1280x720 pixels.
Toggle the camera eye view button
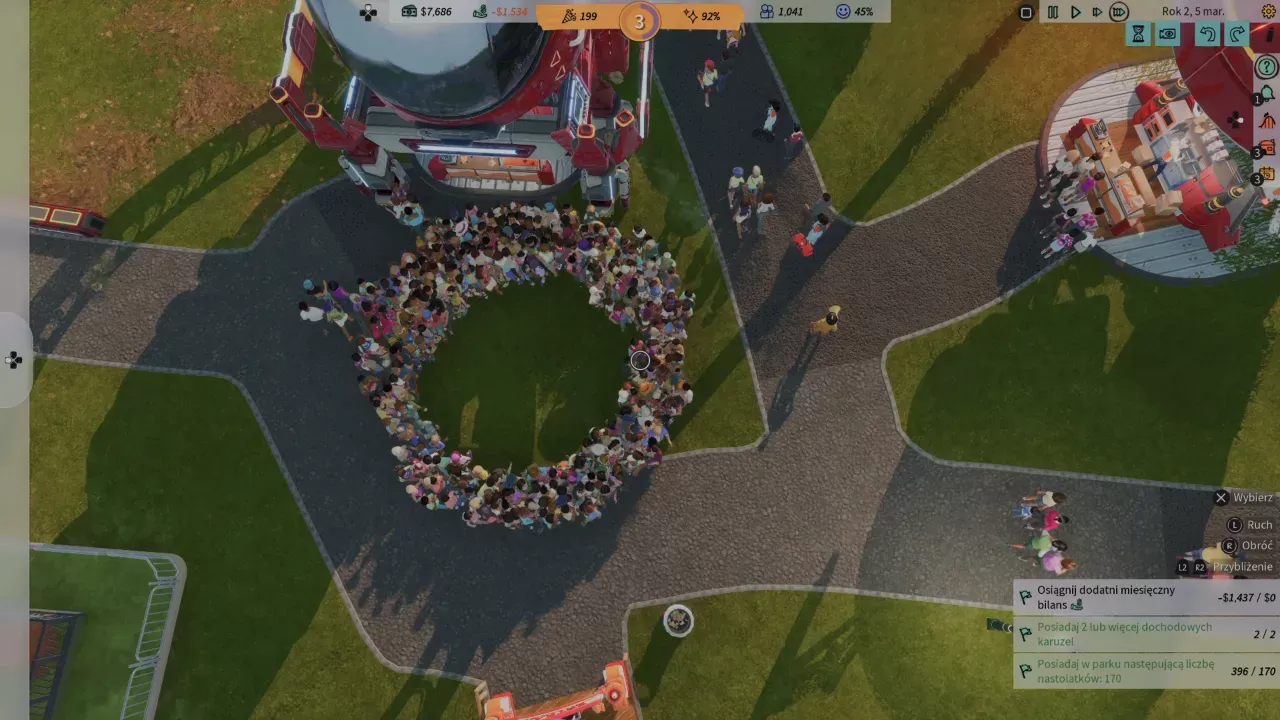click(x=1167, y=35)
